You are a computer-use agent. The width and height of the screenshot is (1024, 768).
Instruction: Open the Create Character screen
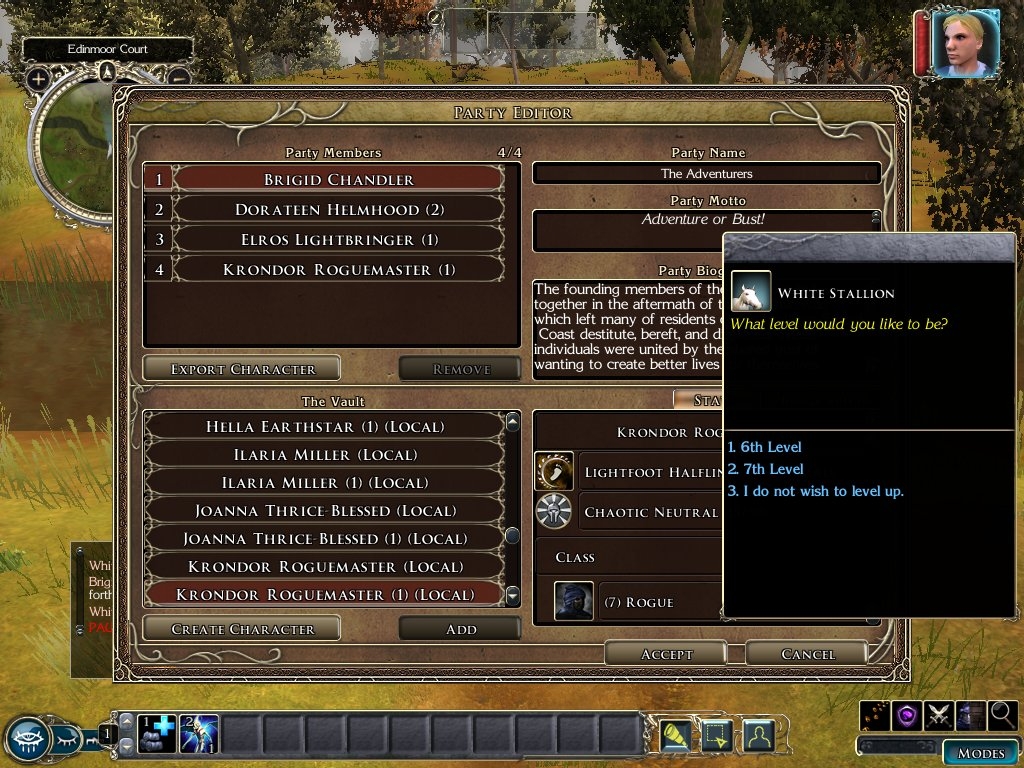(x=242, y=629)
